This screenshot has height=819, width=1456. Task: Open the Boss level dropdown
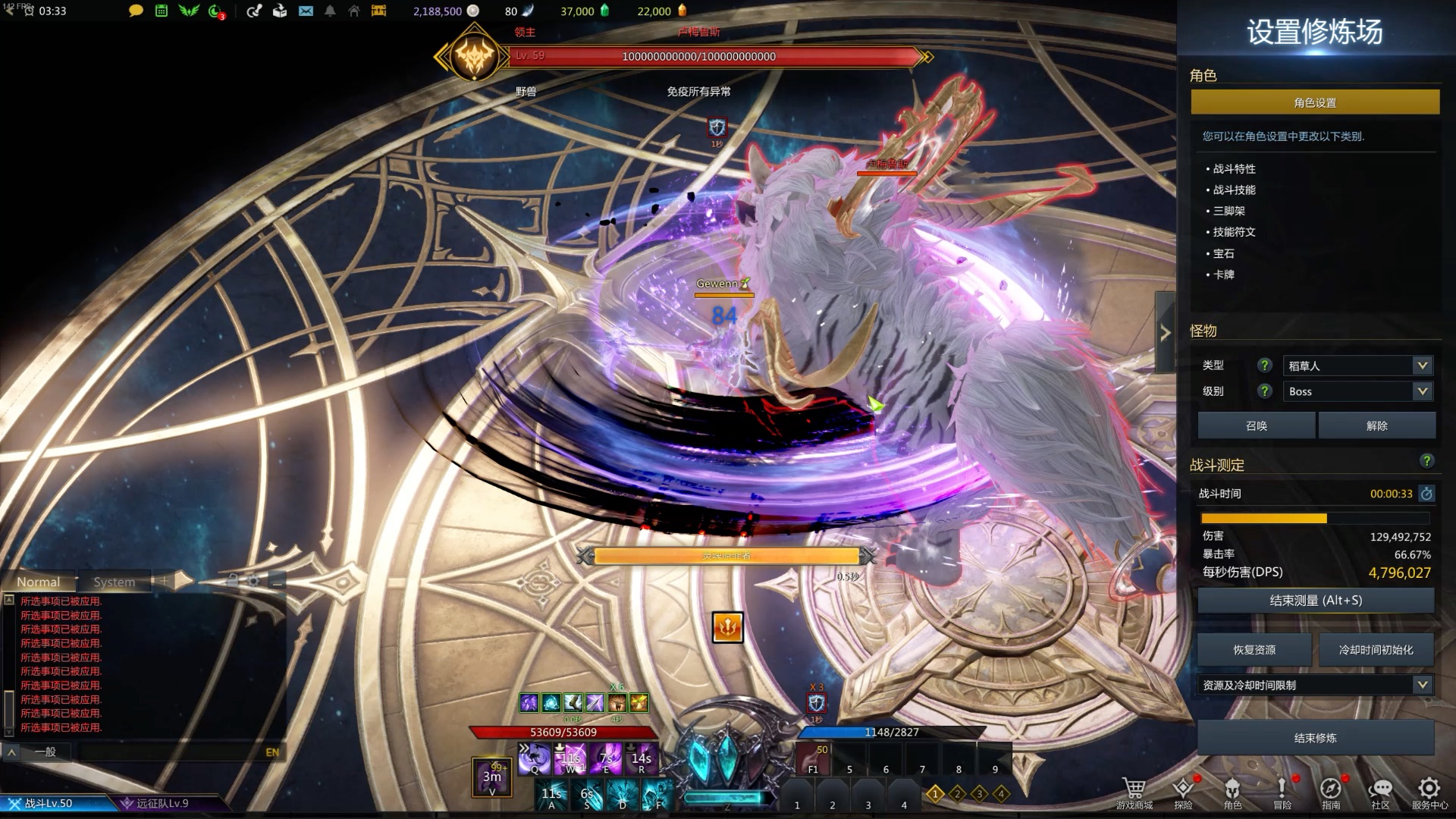pyautogui.click(x=1356, y=391)
